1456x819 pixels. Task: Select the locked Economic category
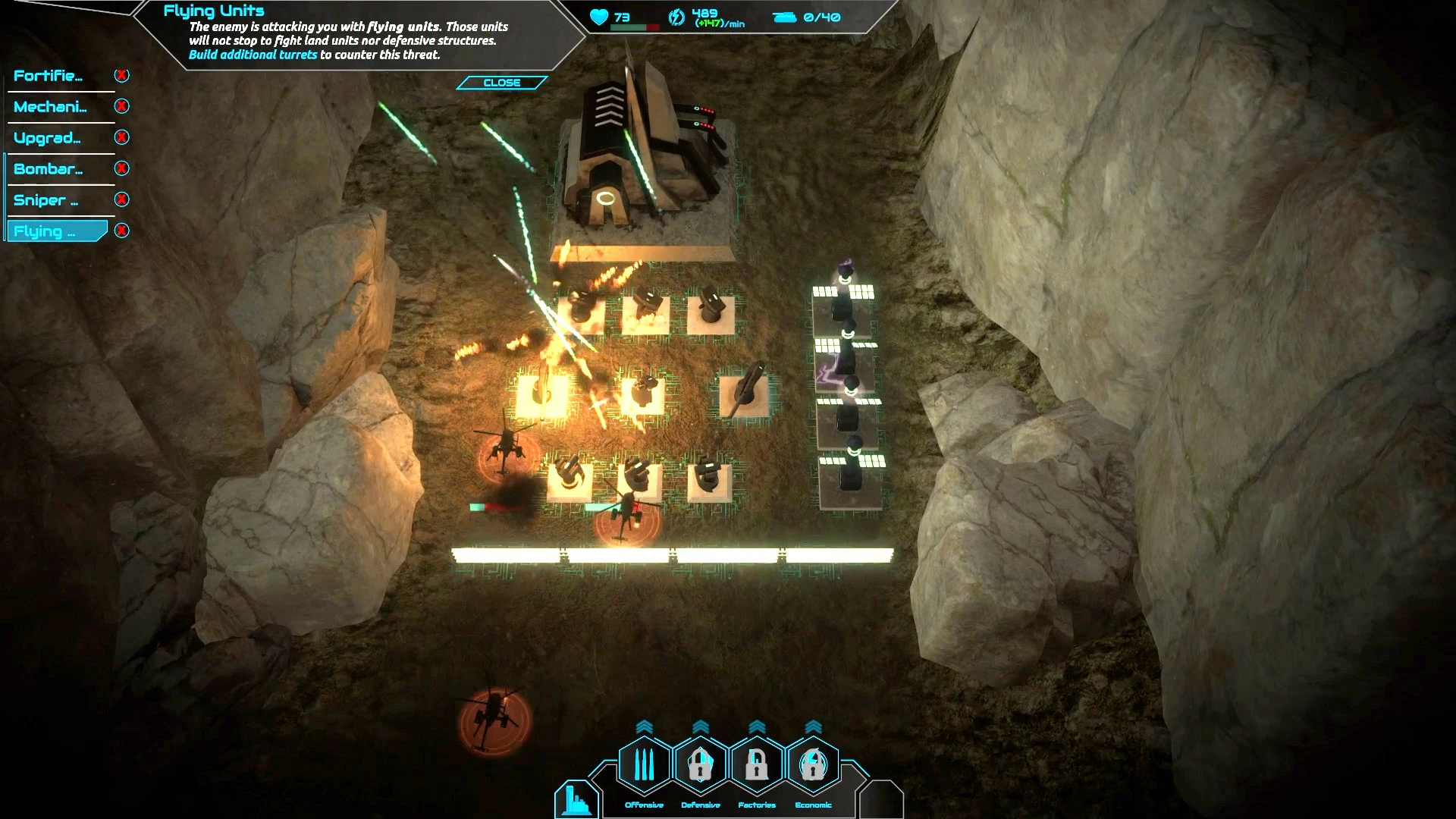(813, 765)
